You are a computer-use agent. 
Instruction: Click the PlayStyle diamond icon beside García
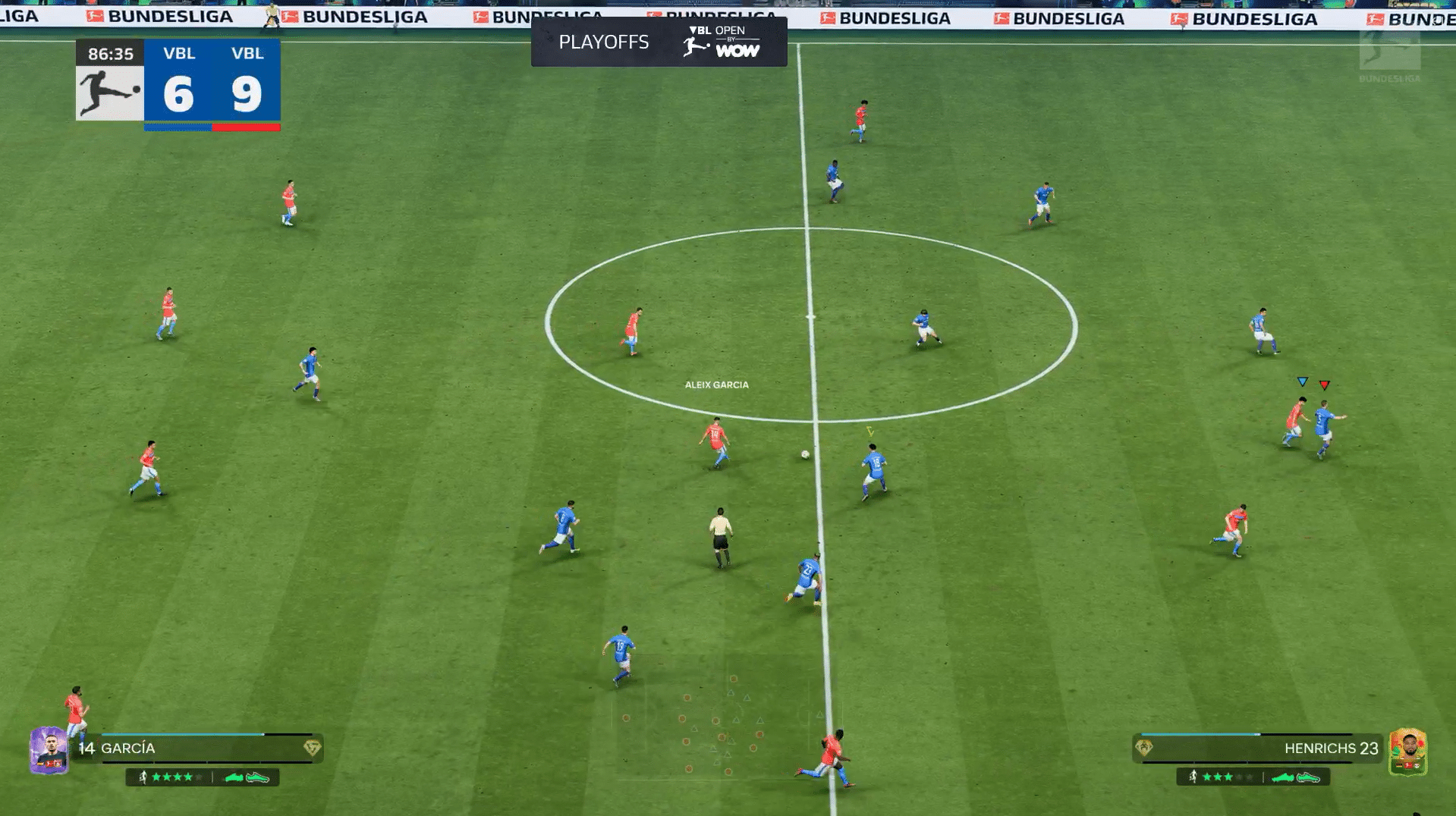(x=312, y=749)
